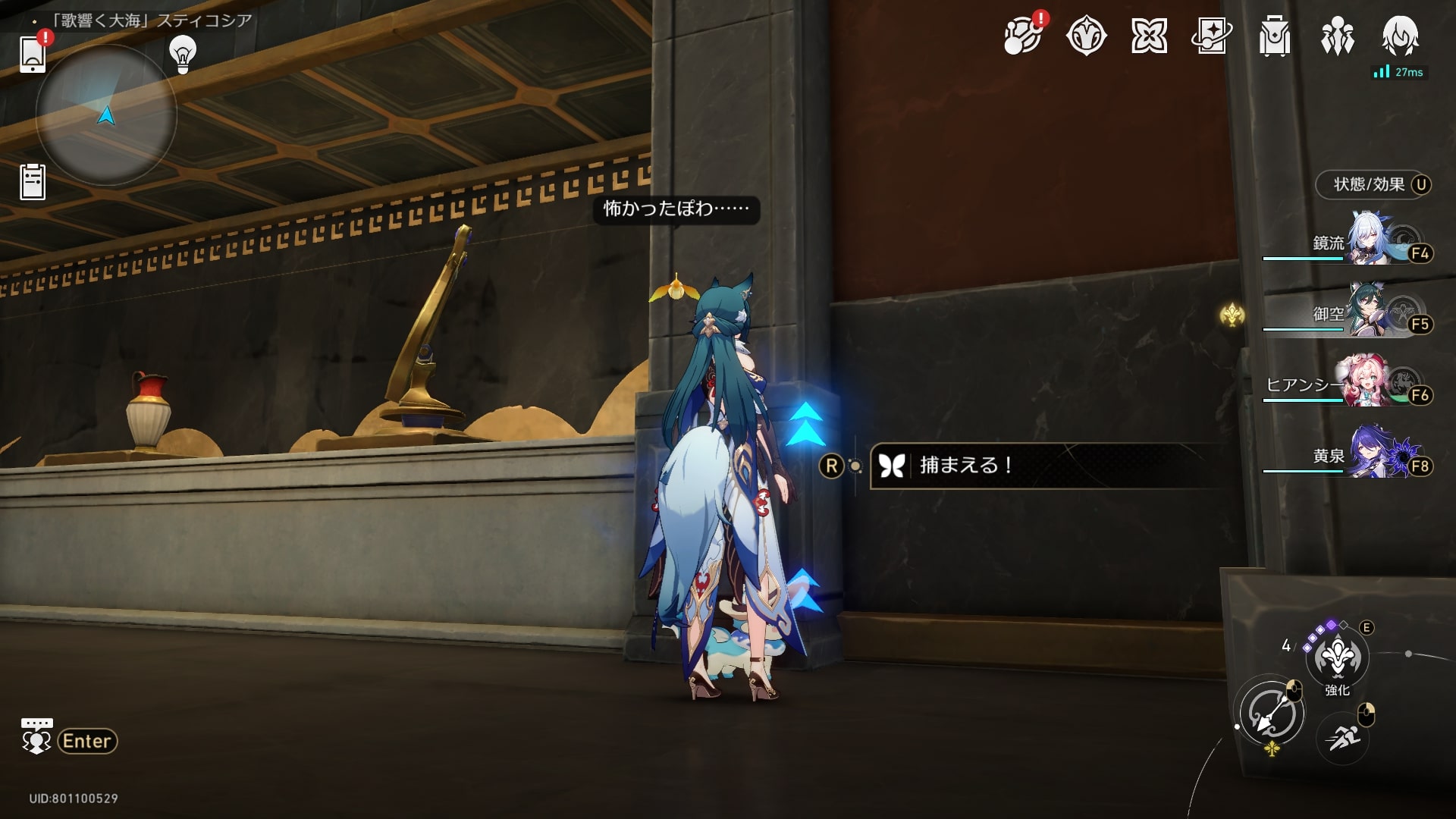Open the warp star-card icon

point(1211,36)
